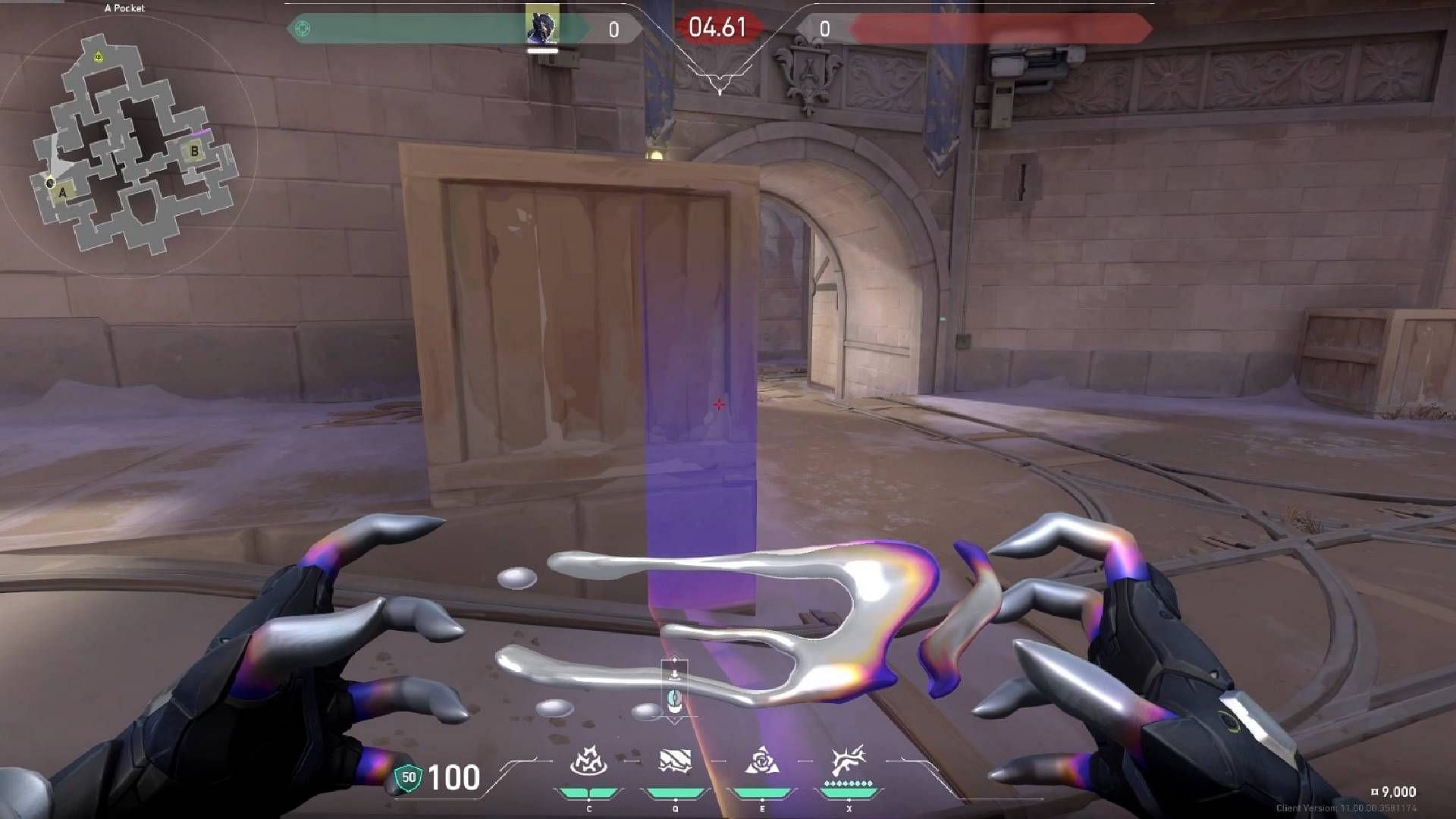Toggle the A site marker on minimap
1456x819 pixels.
click(x=63, y=193)
